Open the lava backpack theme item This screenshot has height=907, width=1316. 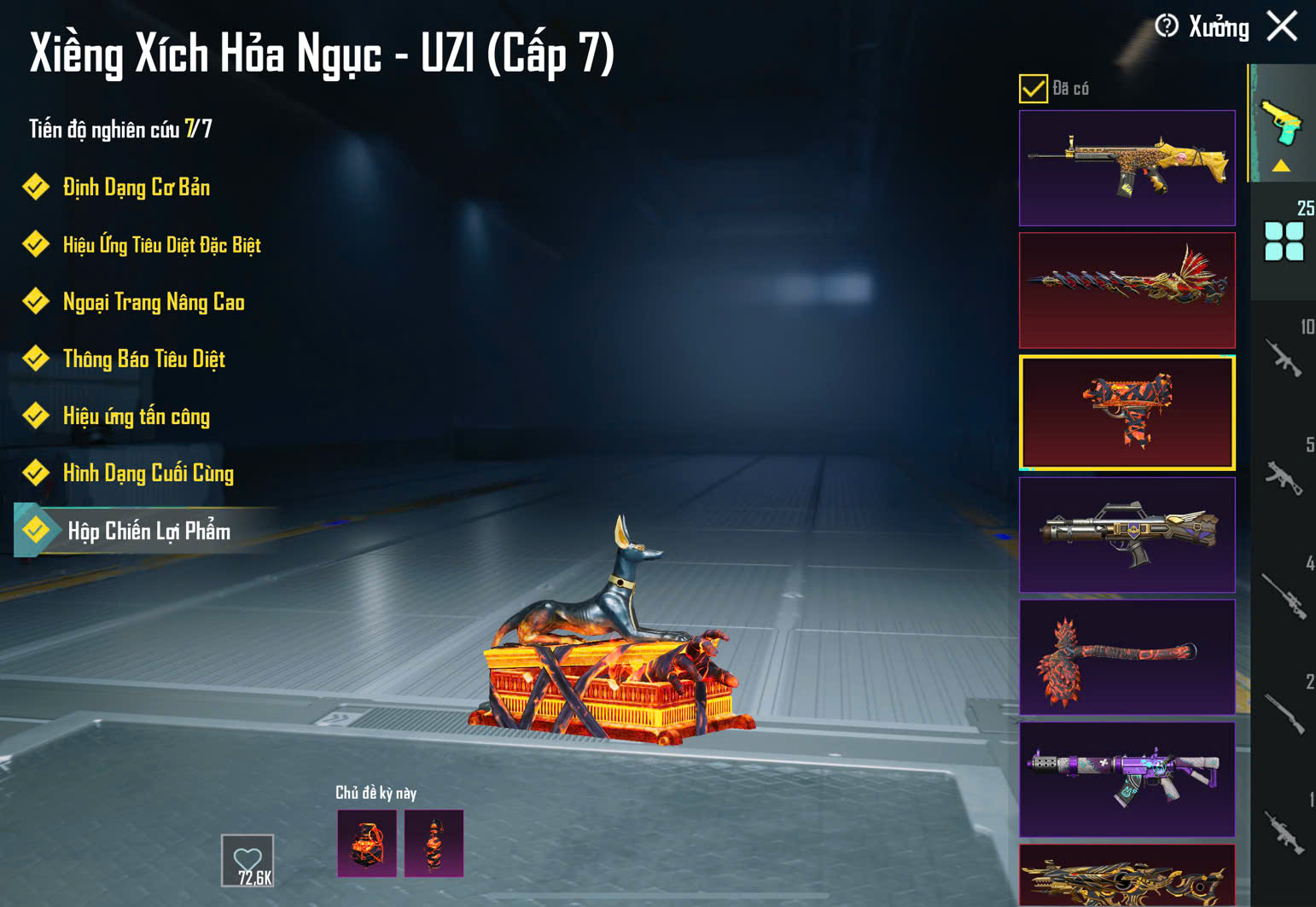(x=367, y=844)
